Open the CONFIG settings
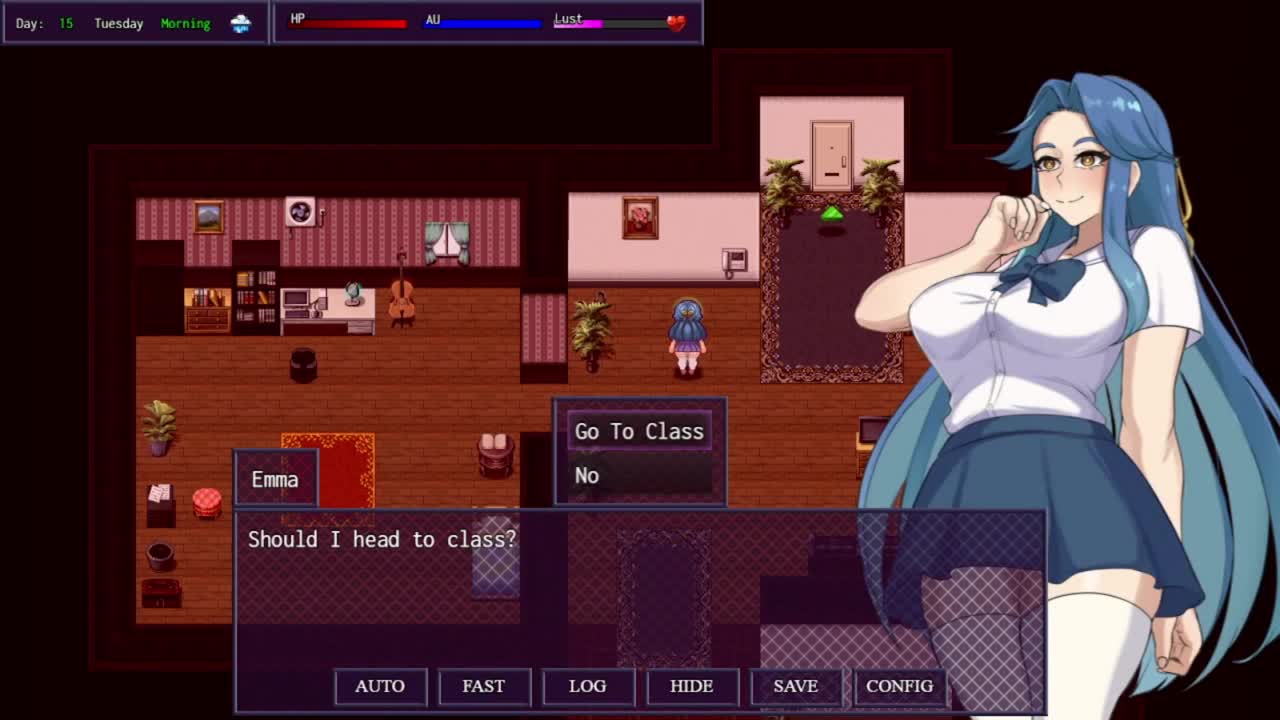Image resolution: width=1280 pixels, height=720 pixels. (x=899, y=686)
